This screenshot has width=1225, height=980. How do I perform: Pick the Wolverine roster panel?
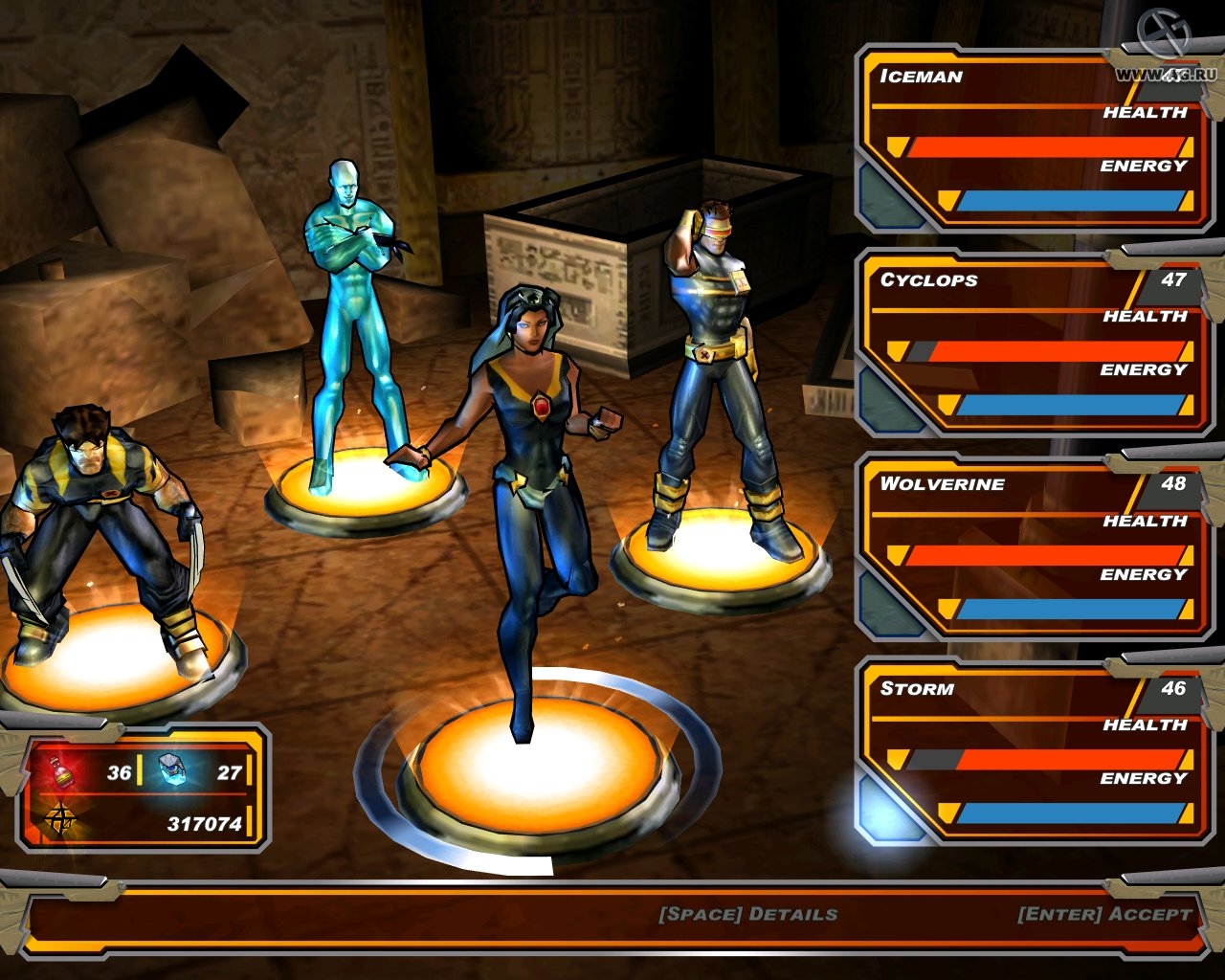1034,547
